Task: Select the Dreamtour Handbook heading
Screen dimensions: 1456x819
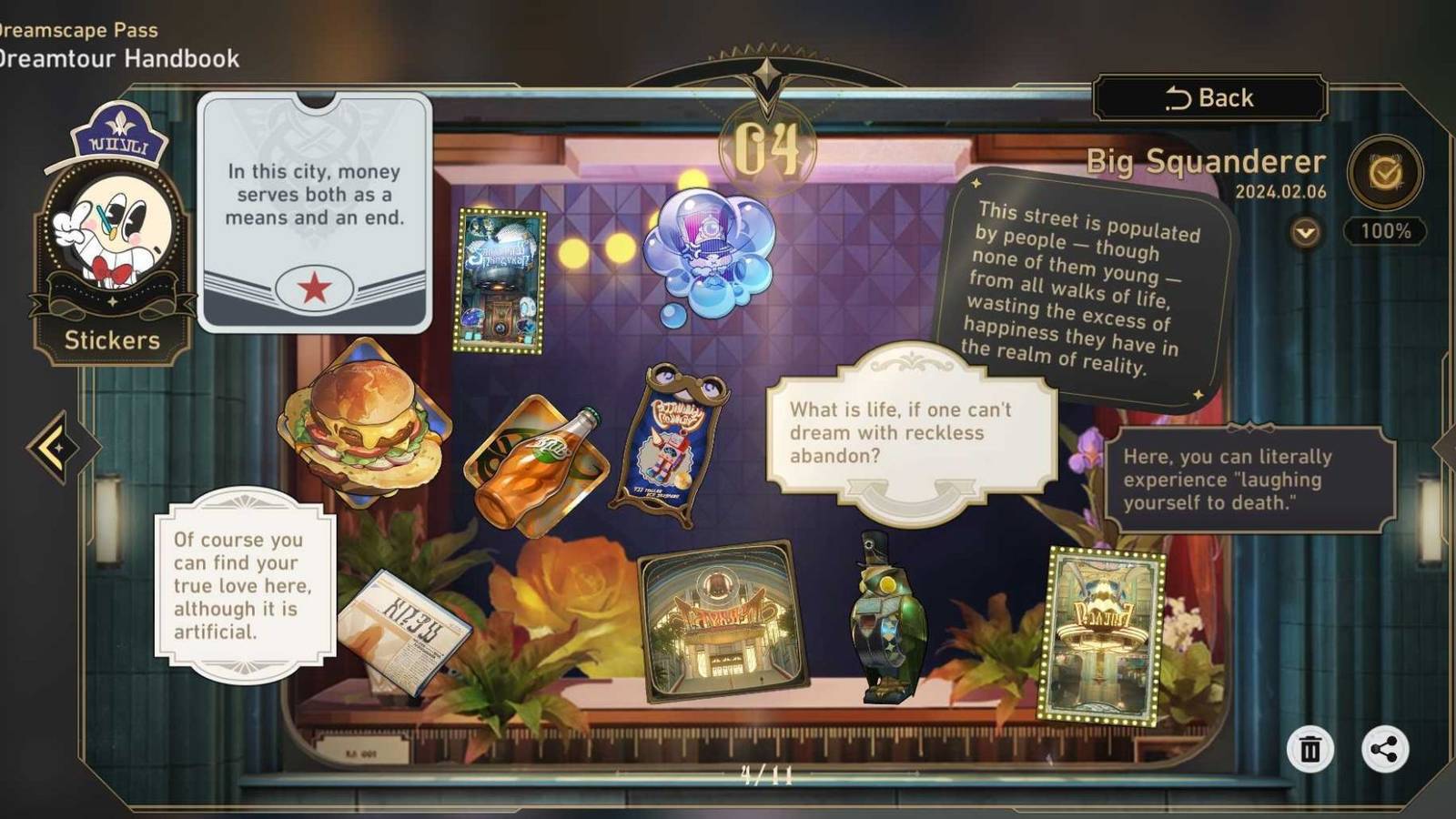Action: click(118, 60)
